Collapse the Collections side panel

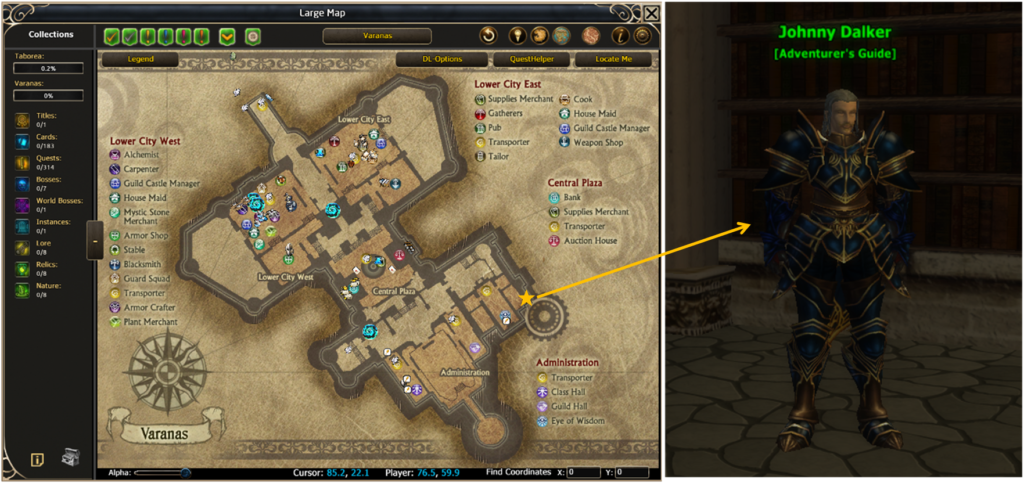[94, 240]
